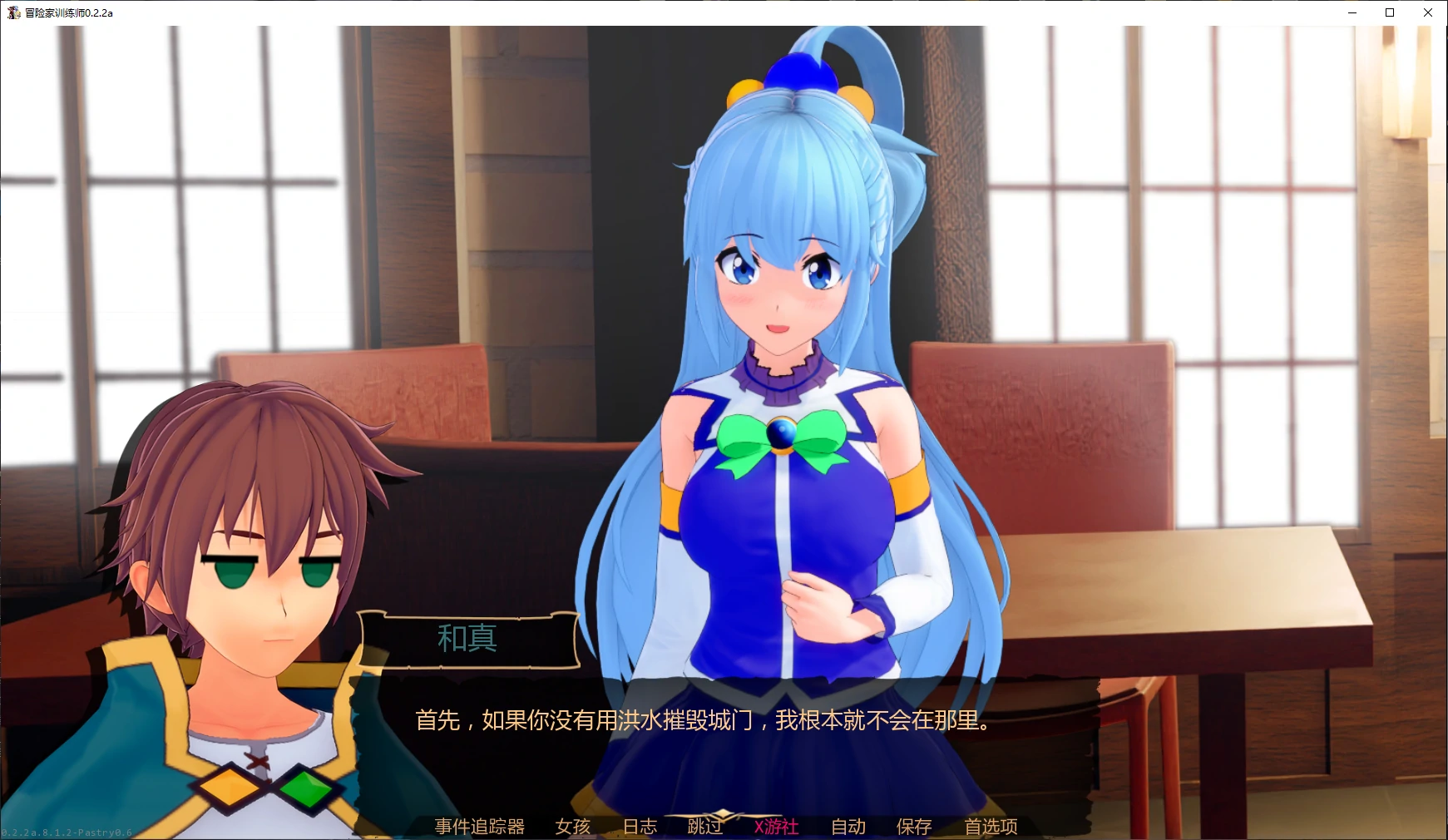This screenshot has width=1448, height=840.
Task: Maximize the game window
Action: coord(1388,12)
